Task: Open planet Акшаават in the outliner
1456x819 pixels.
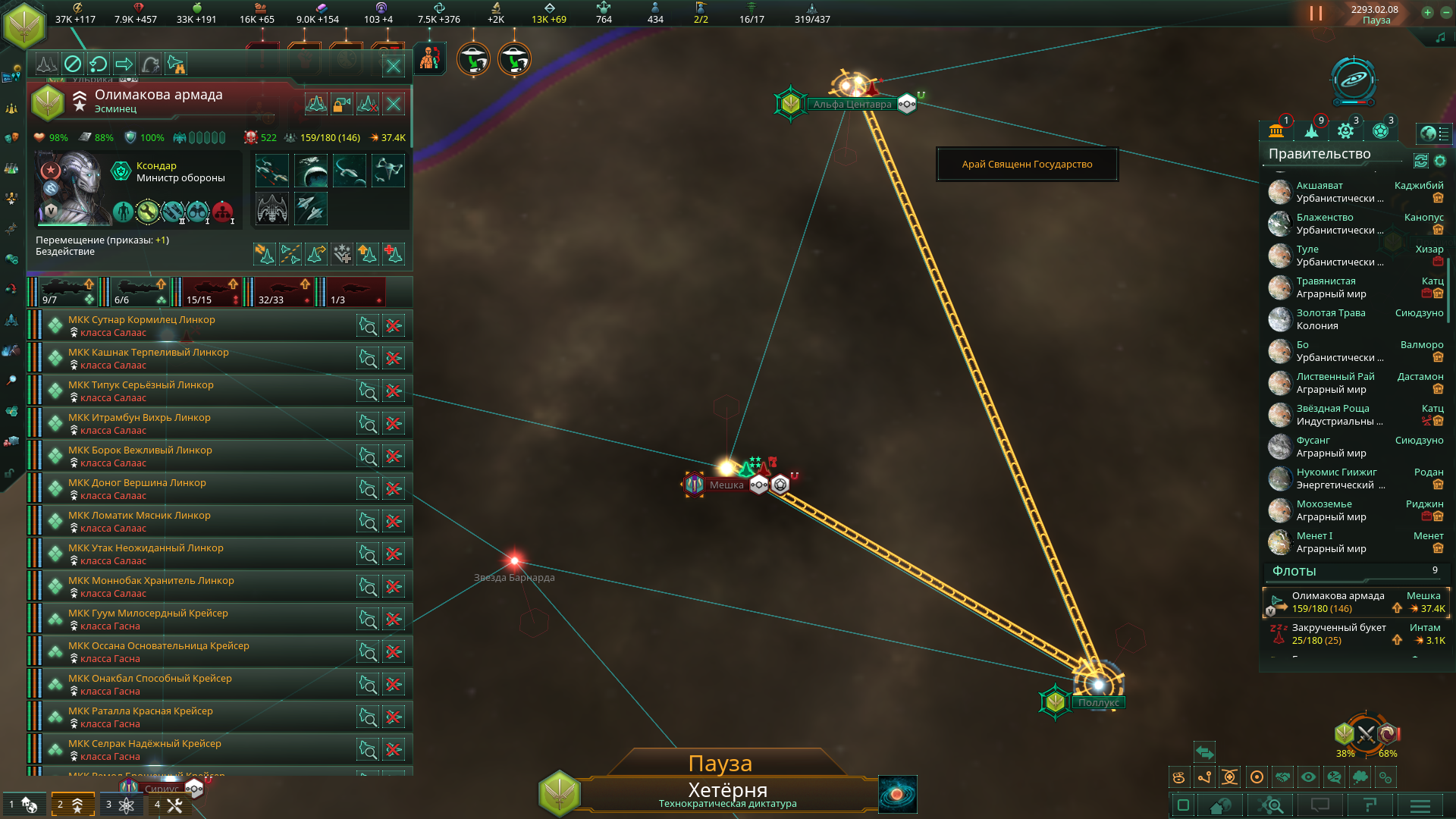Action: click(1319, 186)
